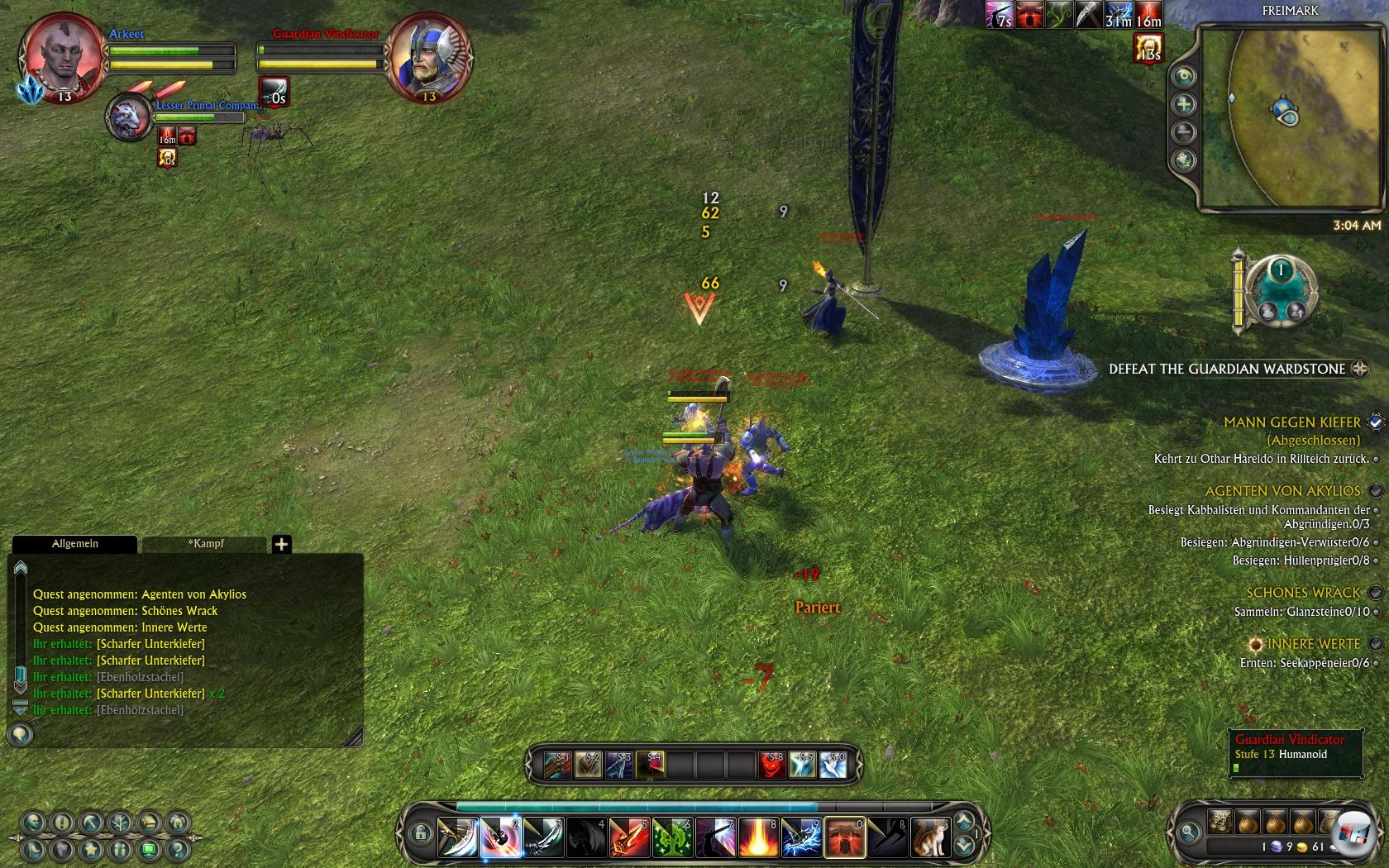Activate the green tree ability in slot 6
The height and width of the screenshot is (868, 1389).
coord(671,837)
